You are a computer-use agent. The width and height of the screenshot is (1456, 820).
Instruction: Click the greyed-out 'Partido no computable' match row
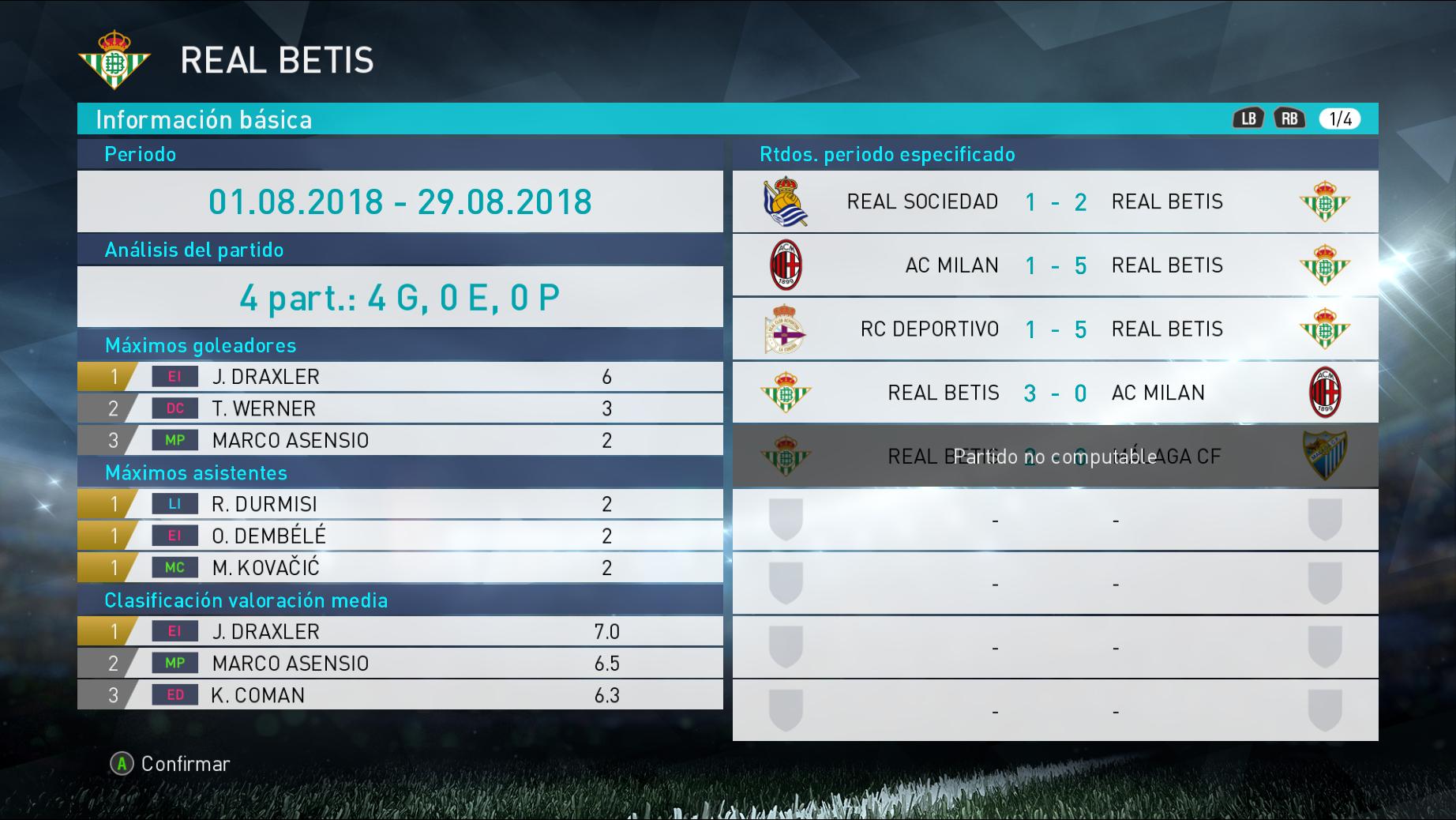pyautogui.click(x=1055, y=456)
